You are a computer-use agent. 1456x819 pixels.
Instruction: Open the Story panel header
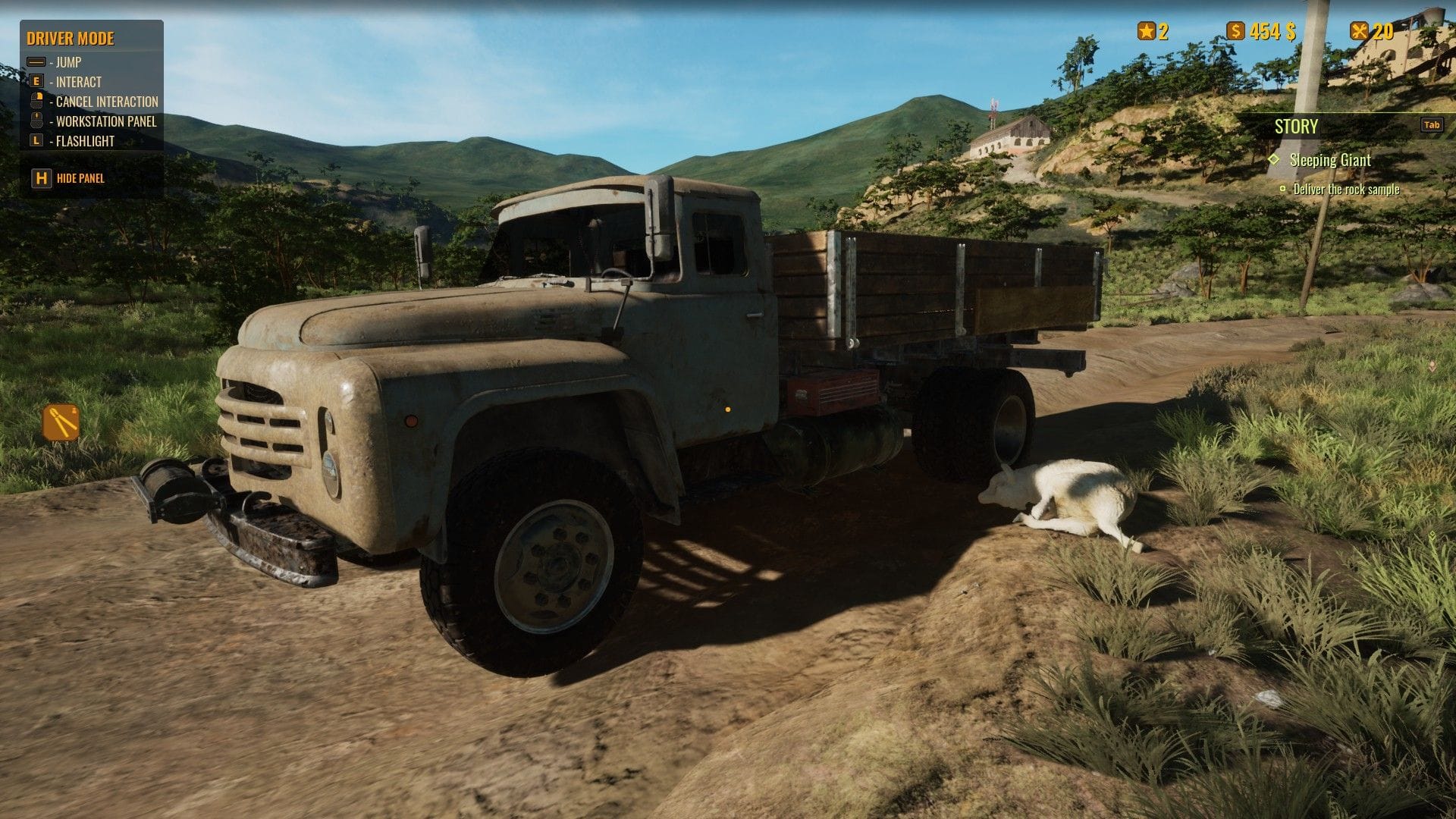pos(1296,127)
